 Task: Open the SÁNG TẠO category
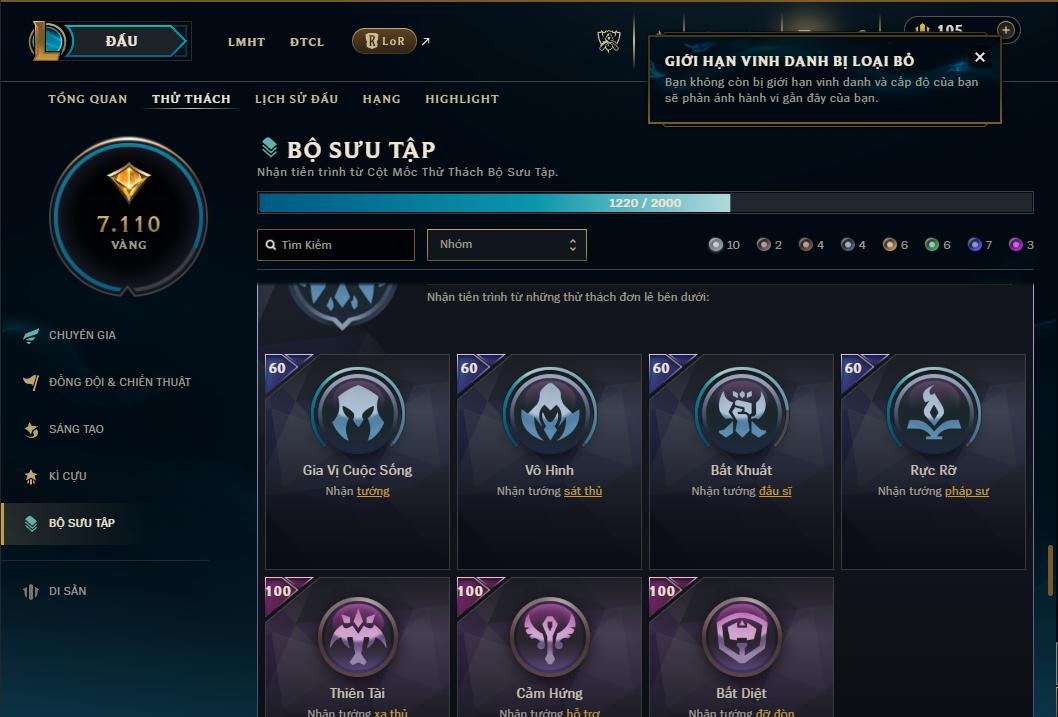(76, 429)
